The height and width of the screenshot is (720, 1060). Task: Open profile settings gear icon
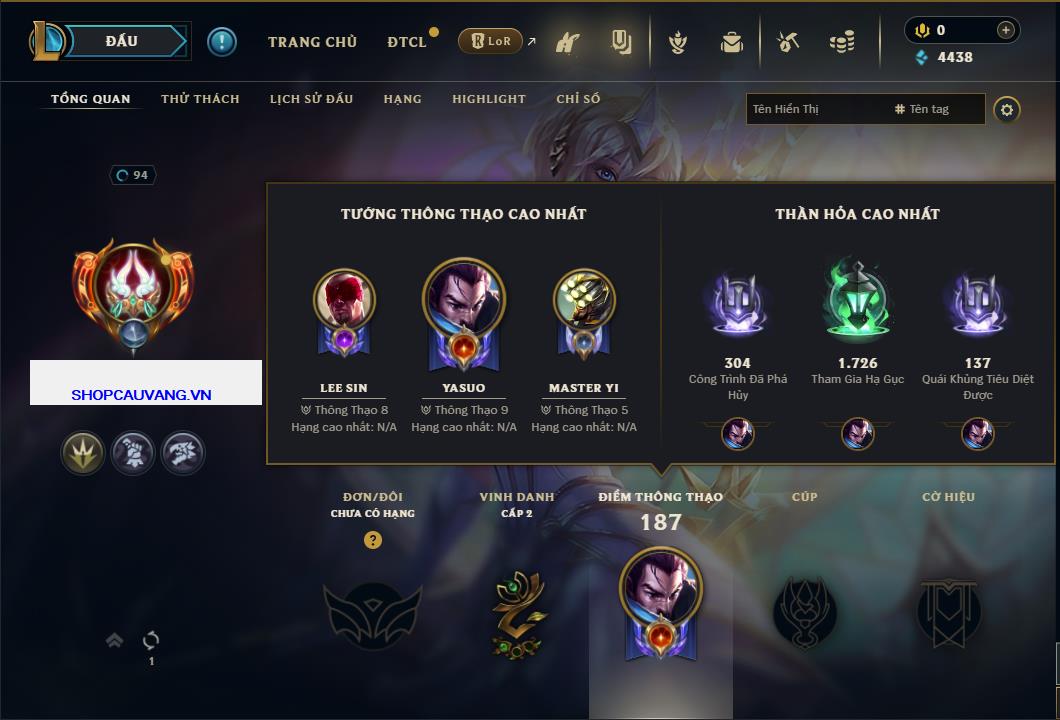click(1007, 109)
